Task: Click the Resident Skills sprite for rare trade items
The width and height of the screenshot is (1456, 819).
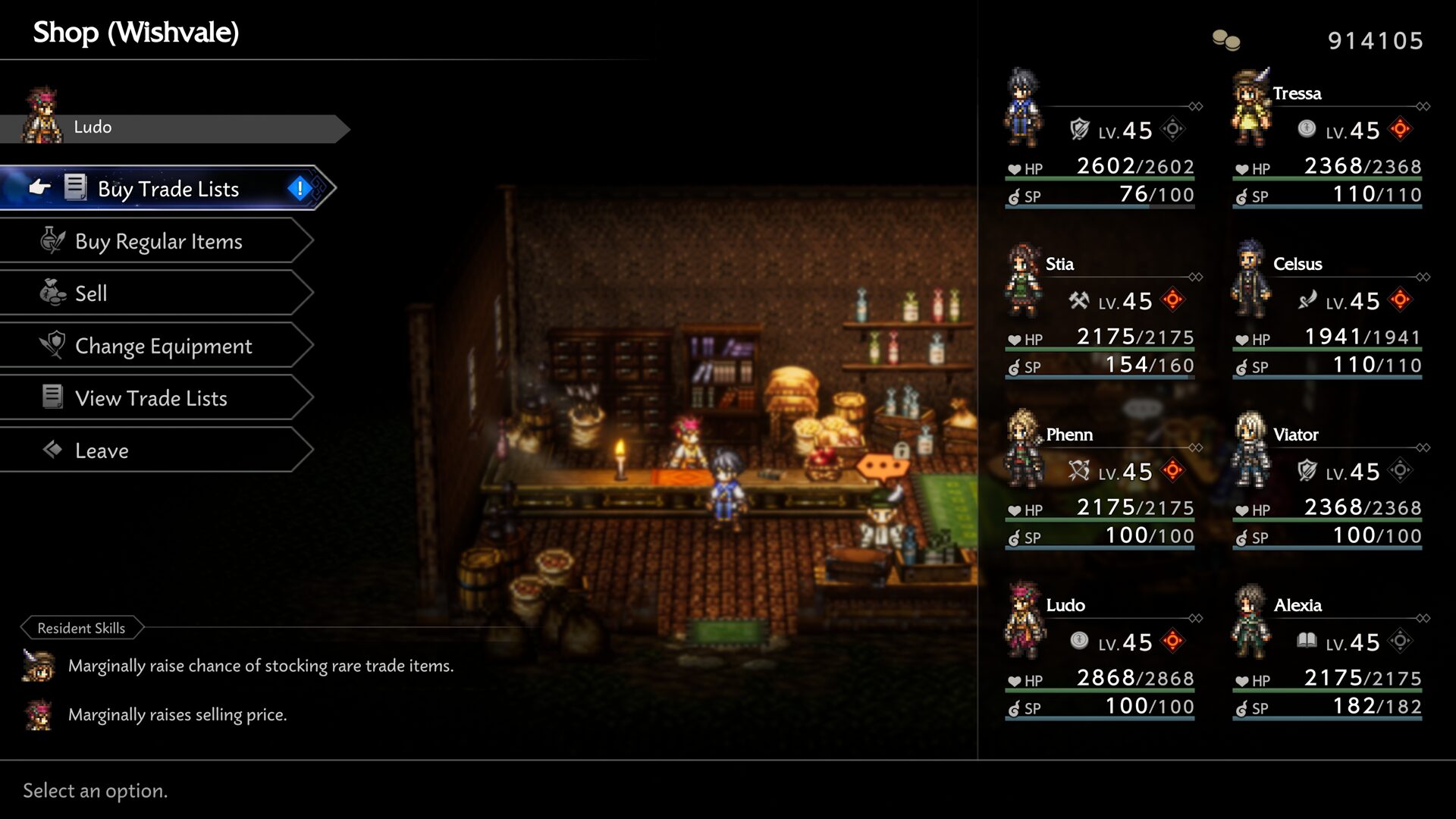Action: (x=39, y=665)
